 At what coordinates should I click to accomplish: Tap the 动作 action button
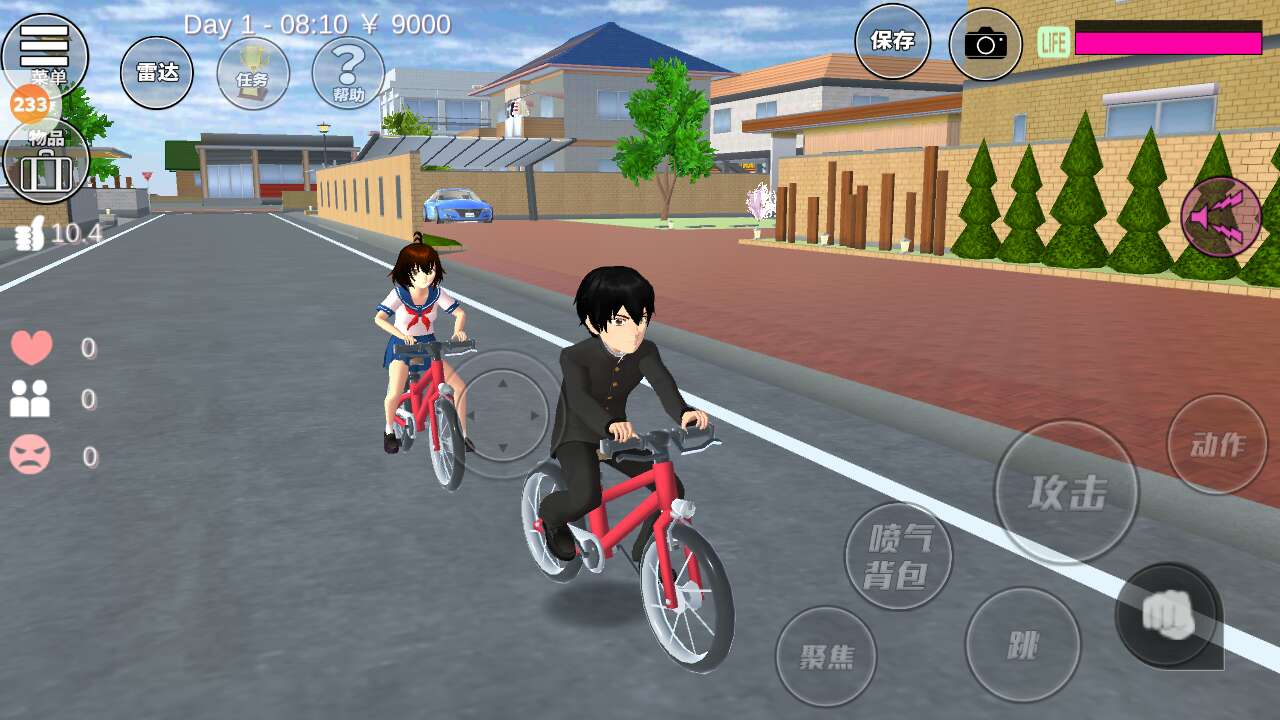tap(1217, 444)
